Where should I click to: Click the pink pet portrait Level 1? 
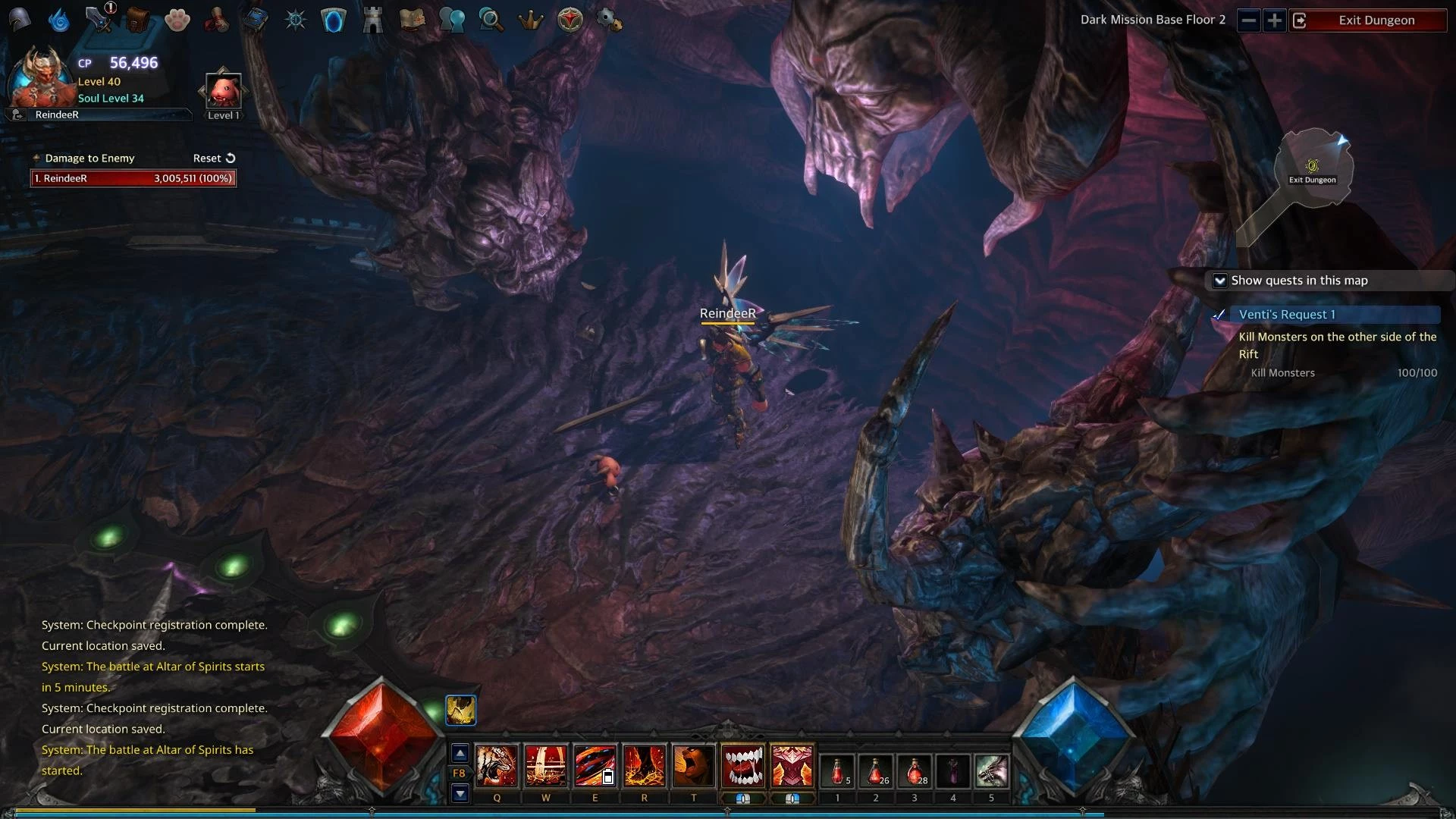[224, 92]
